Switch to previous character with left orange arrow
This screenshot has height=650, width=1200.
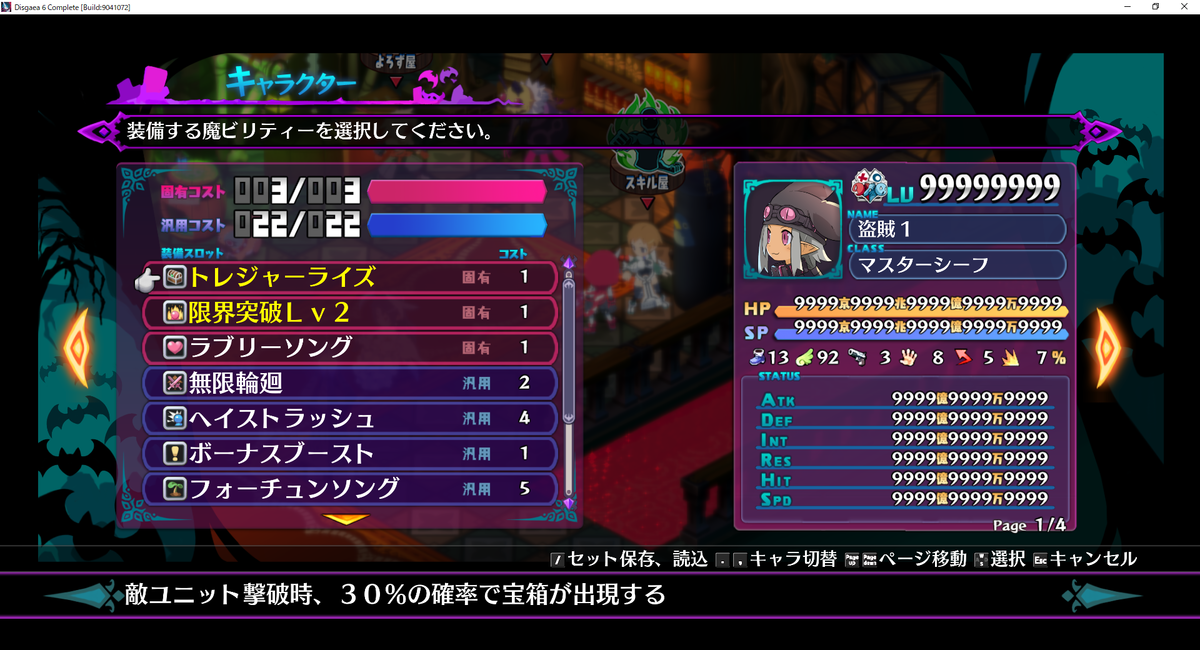click(x=76, y=348)
